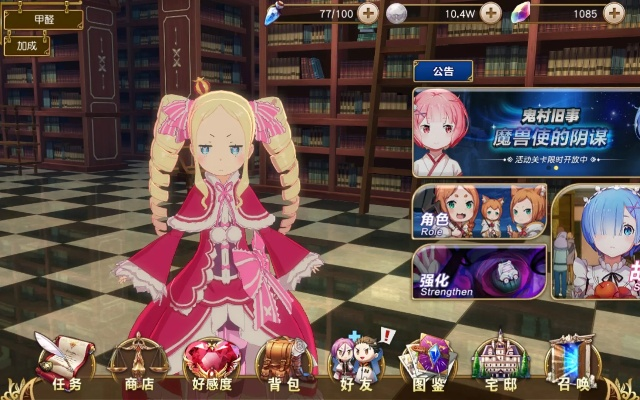Buy crystals with the 1085 plus button
Image resolution: width=640 pixels, height=400 pixels.
point(614,13)
